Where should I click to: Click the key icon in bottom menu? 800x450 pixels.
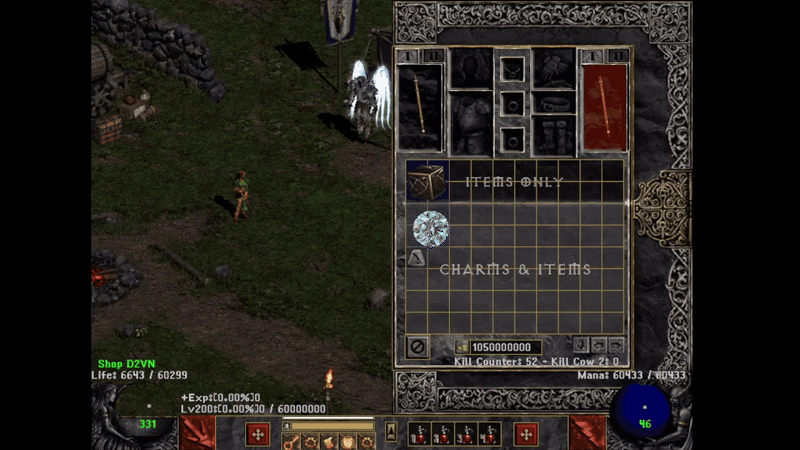(x=294, y=441)
